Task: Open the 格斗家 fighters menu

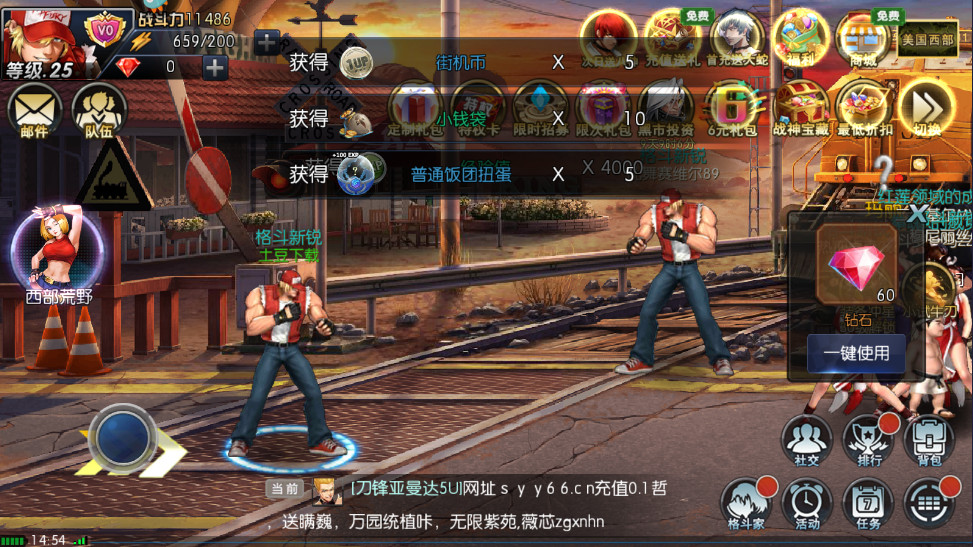Action: 746,502
